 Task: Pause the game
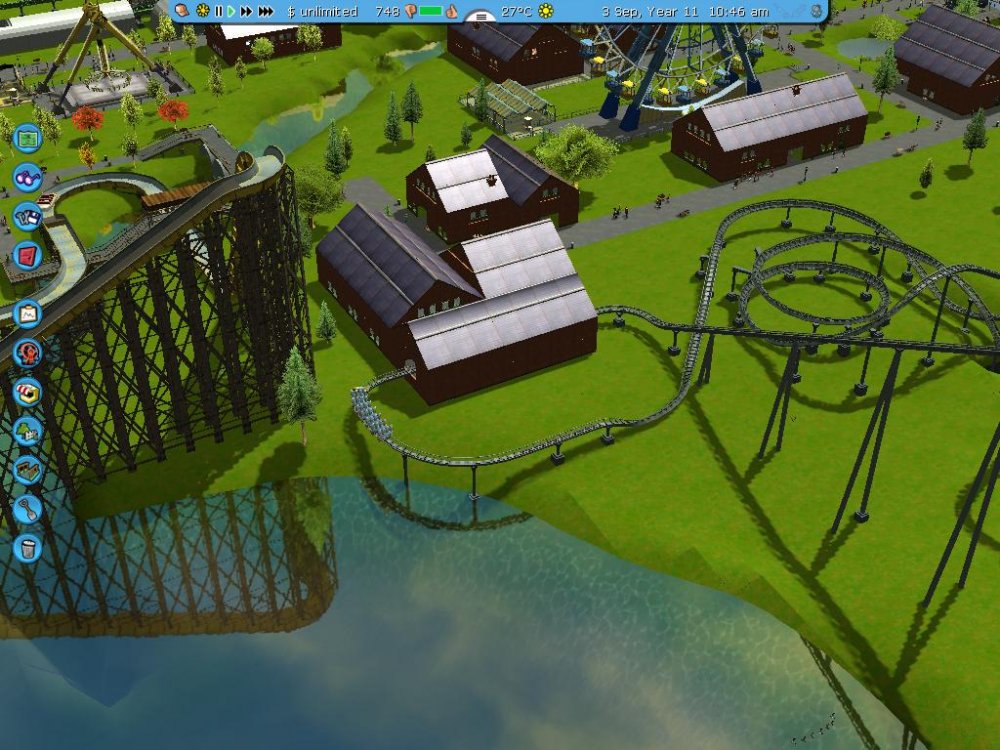click(219, 11)
